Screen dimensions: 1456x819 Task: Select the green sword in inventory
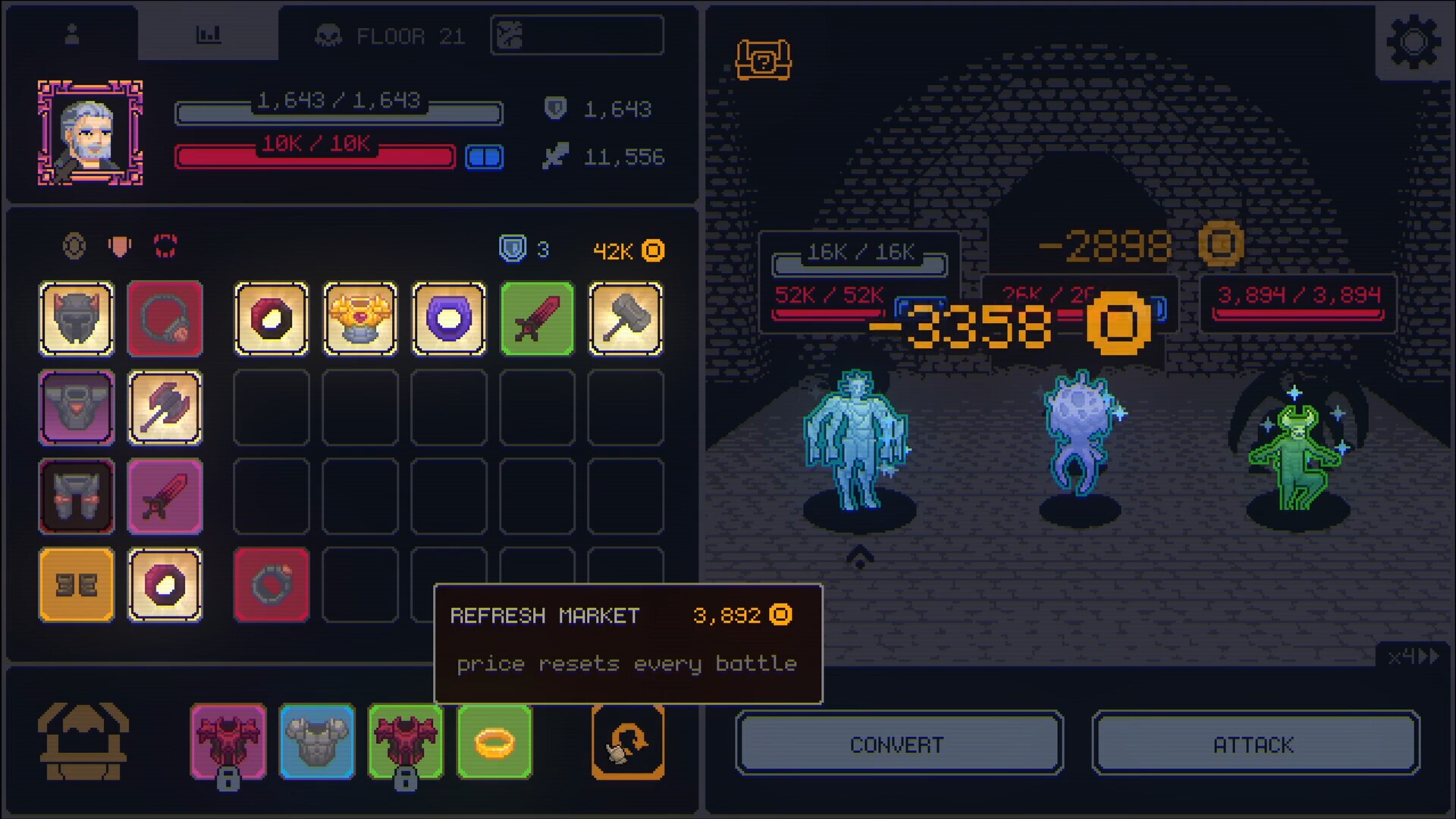coord(537,318)
